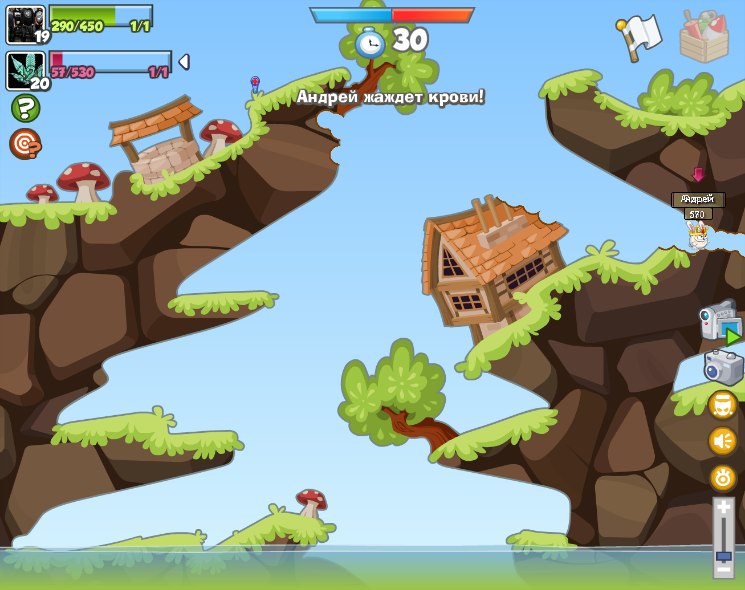Open the green question mark help button
Screen dimensions: 745x590
(x=25, y=108)
